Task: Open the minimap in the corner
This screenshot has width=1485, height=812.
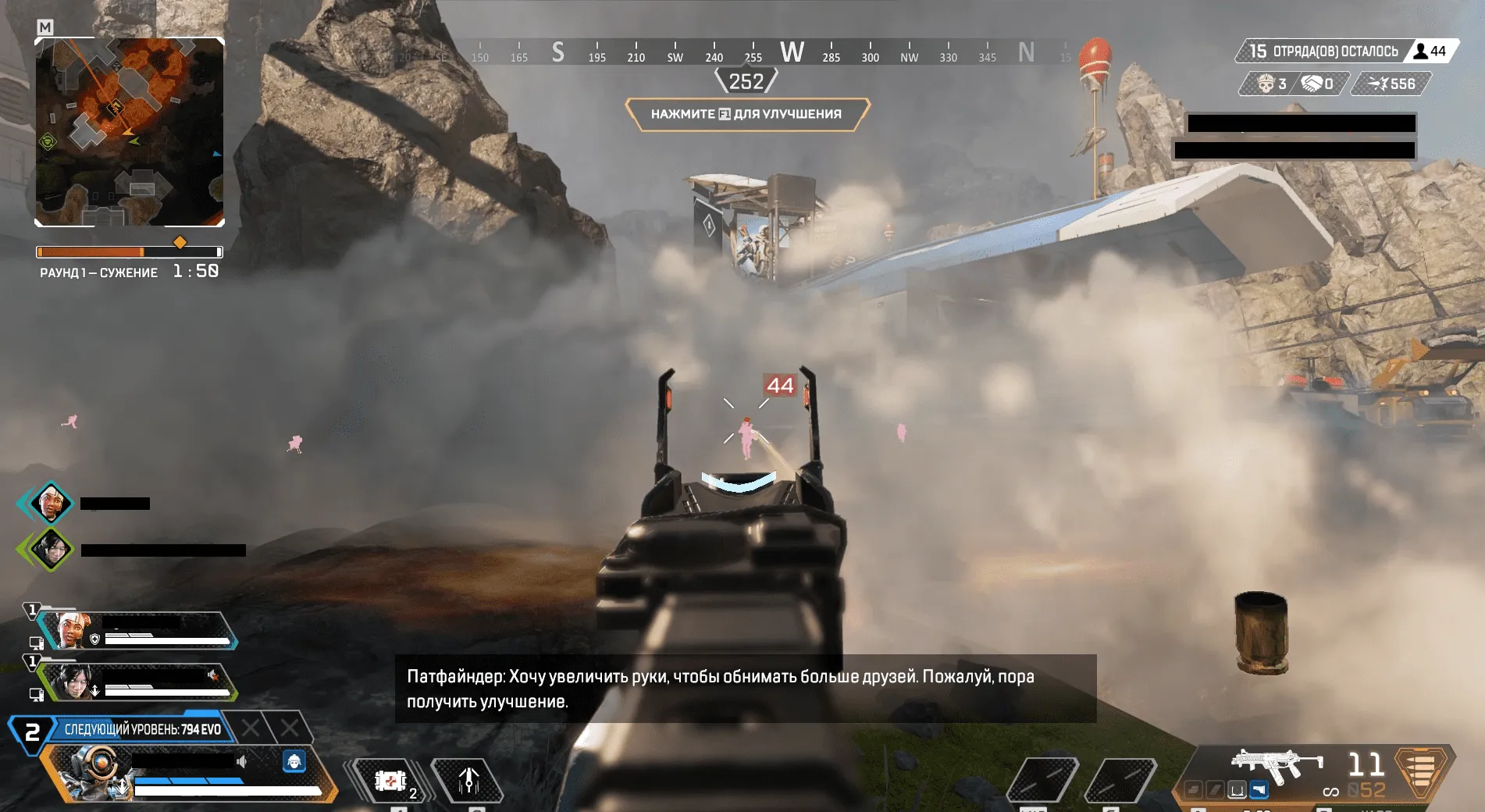Action: tap(130, 132)
